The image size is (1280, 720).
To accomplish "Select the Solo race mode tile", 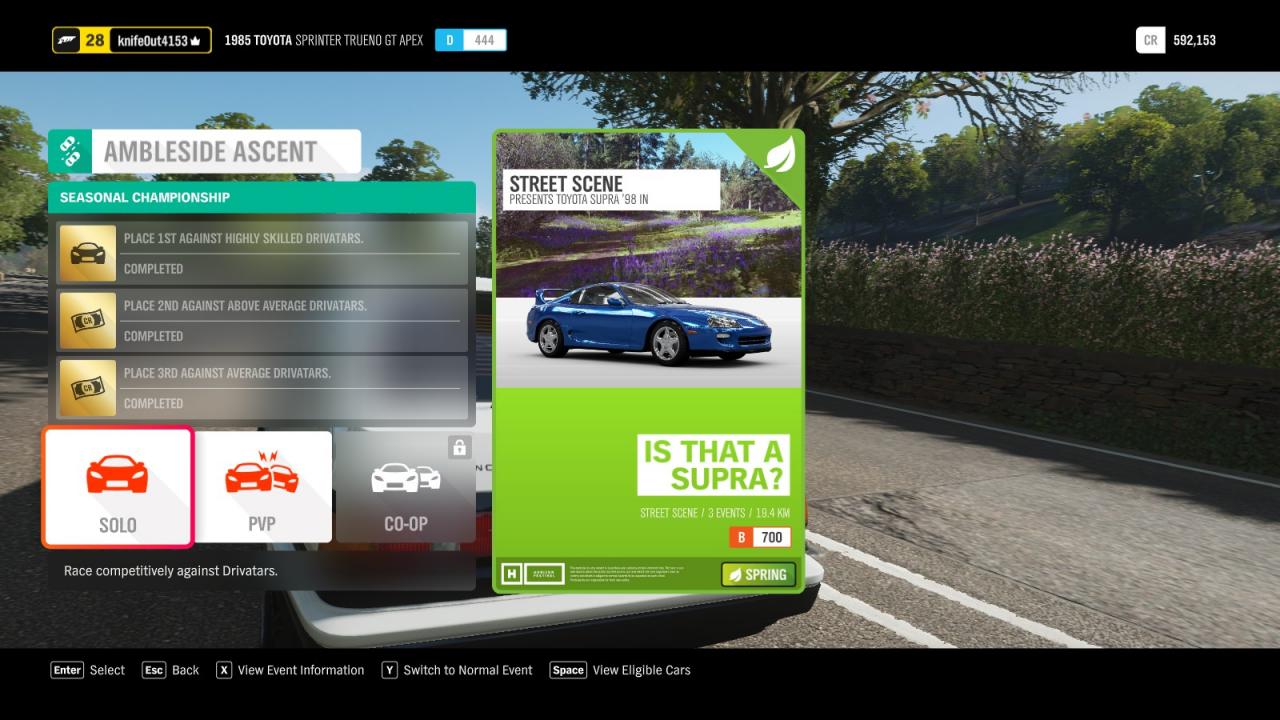I will (117, 487).
